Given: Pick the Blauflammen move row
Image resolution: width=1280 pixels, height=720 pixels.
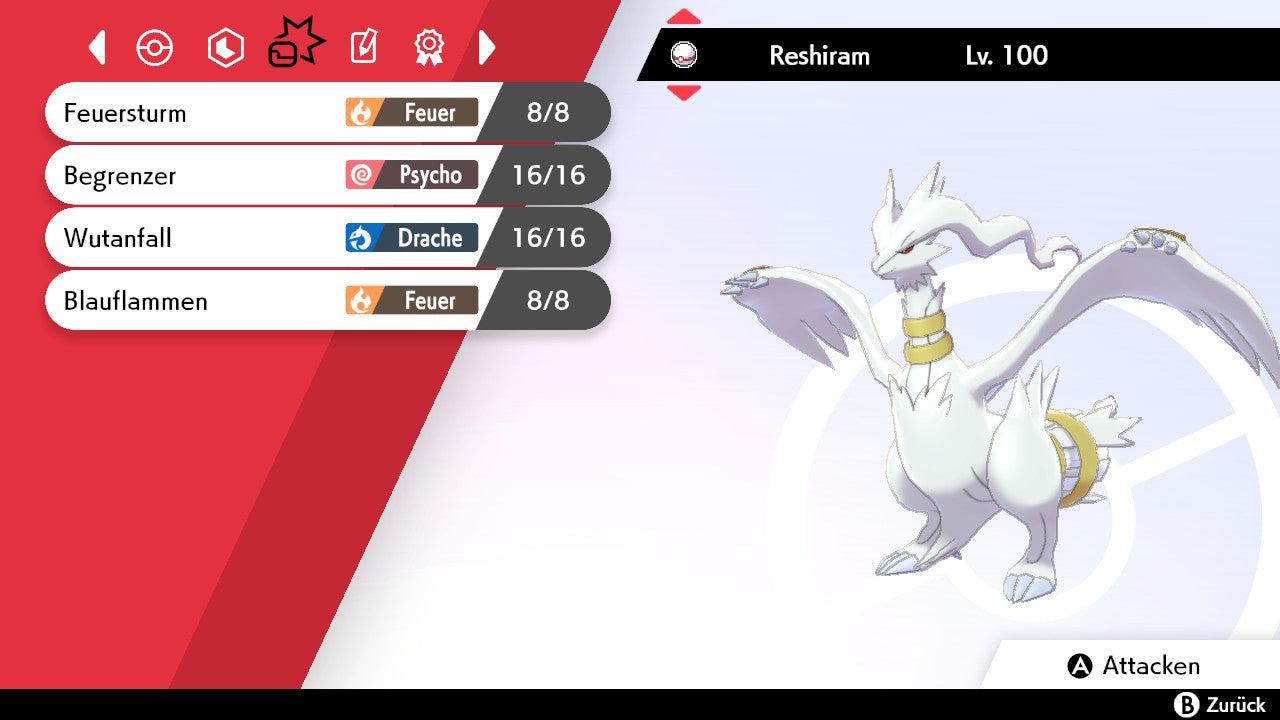Looking at the screenshot, I should pos(327,300).
